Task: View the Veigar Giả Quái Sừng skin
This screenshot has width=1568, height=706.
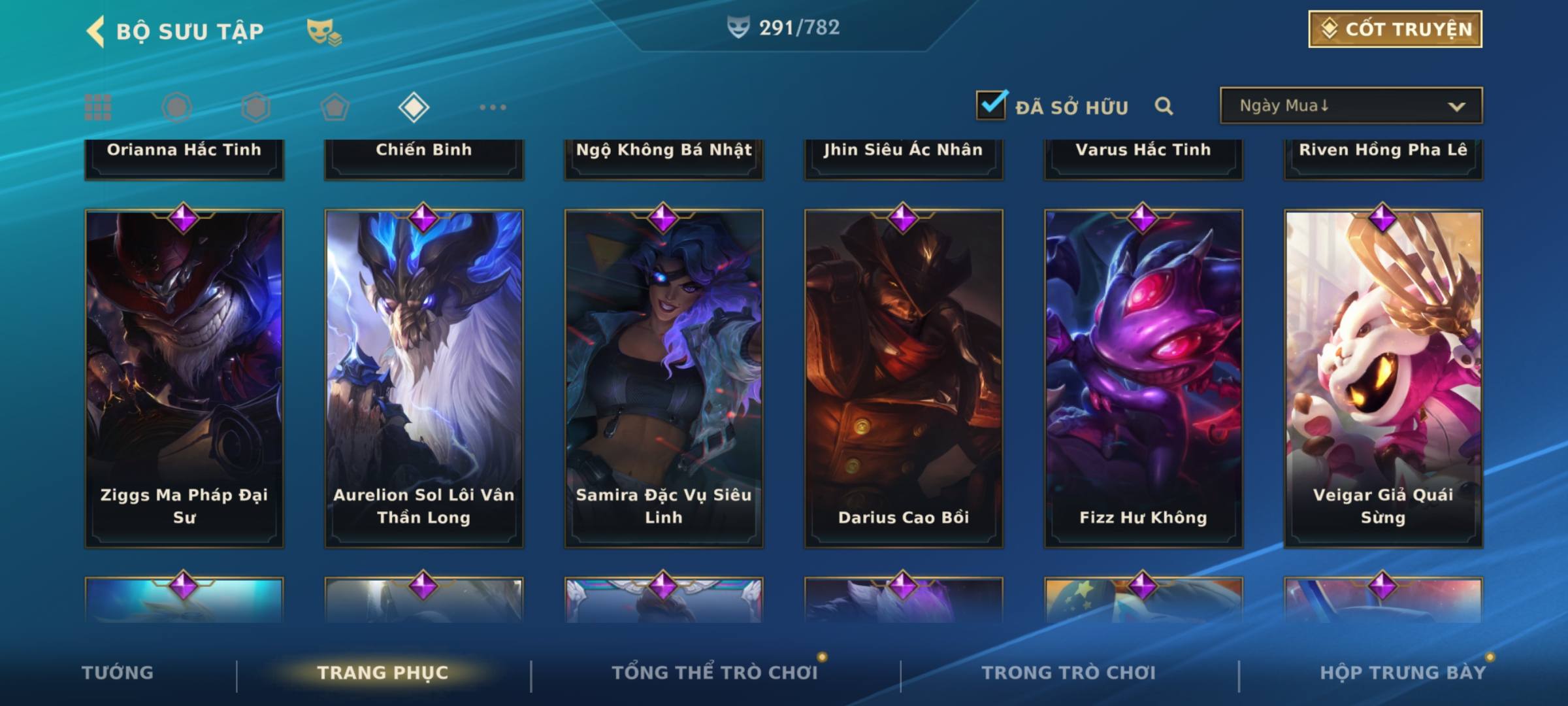Action: pyautogui.click(x=1383, y=378)
